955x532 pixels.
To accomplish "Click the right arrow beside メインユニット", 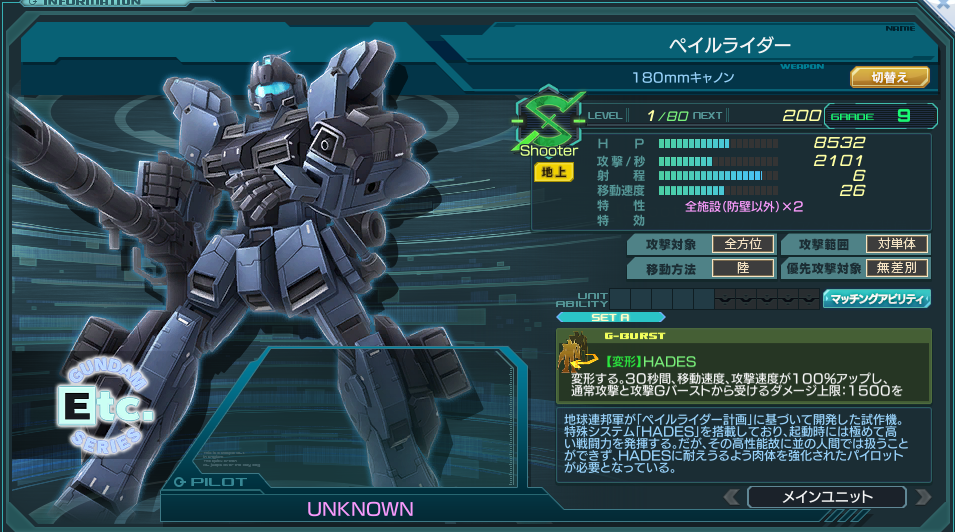I will [923, 497].
